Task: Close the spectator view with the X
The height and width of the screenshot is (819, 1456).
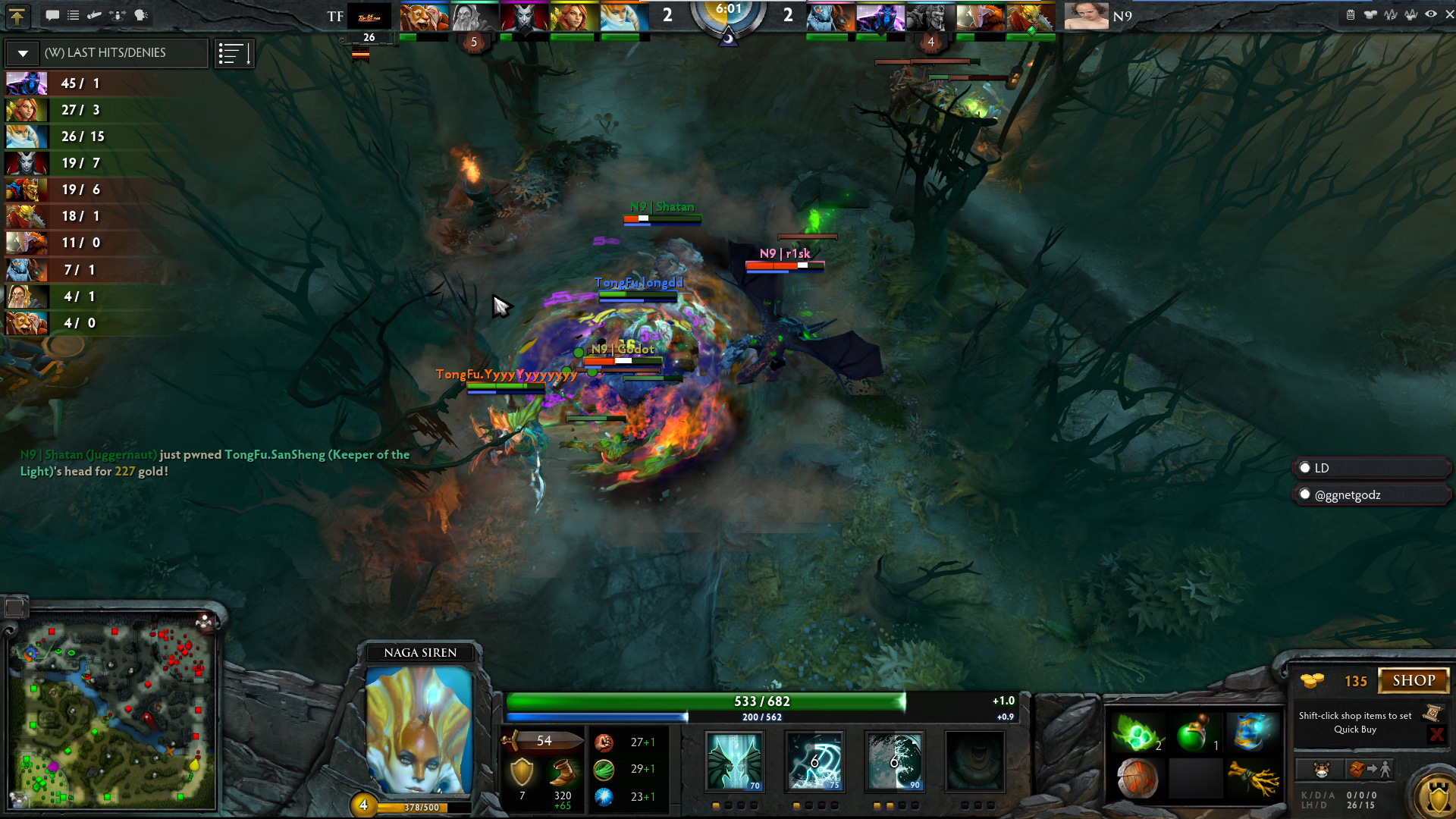Action: (x=1448, y=14)
